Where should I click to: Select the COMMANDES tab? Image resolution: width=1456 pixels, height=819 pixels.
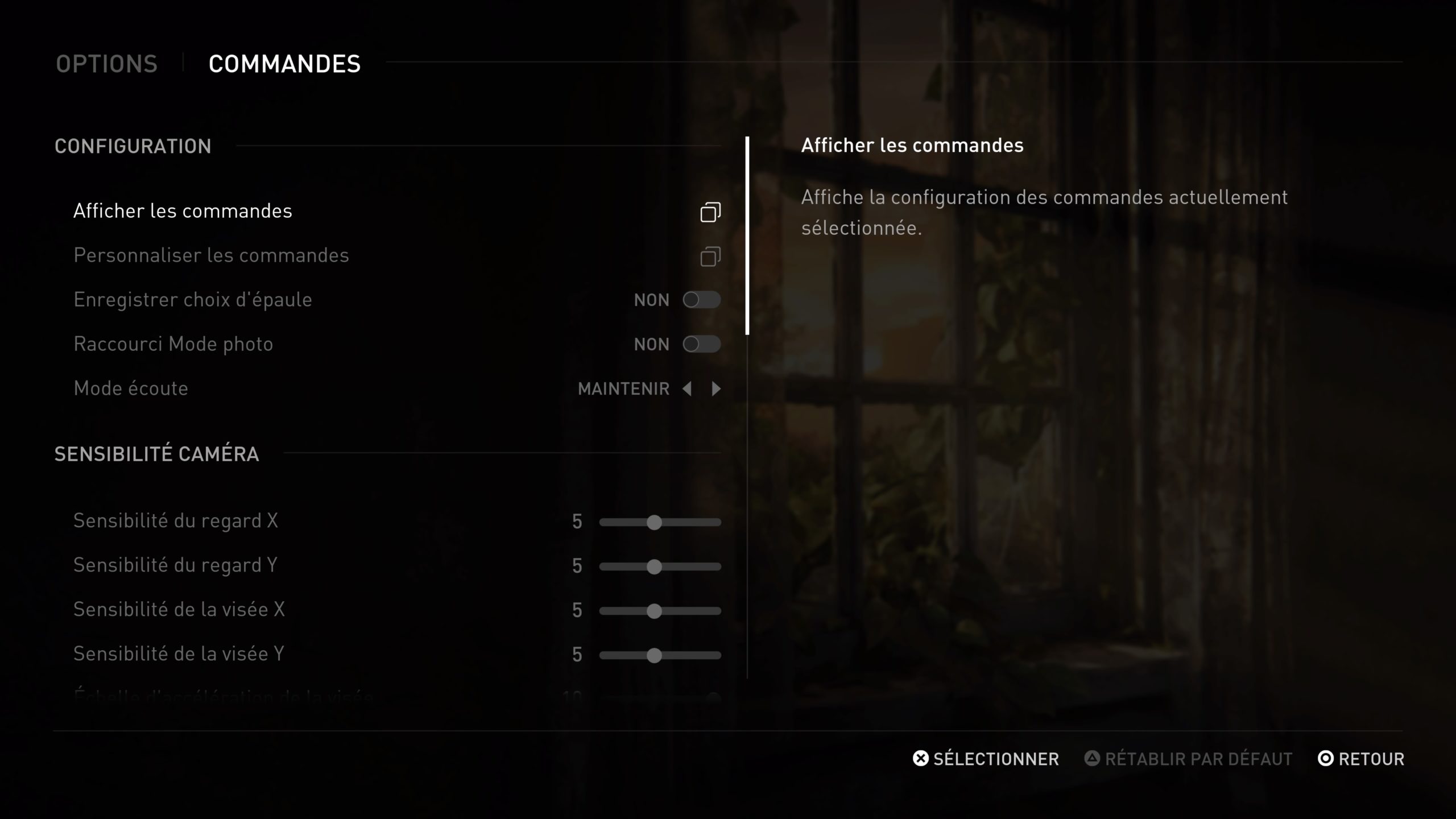284,64
